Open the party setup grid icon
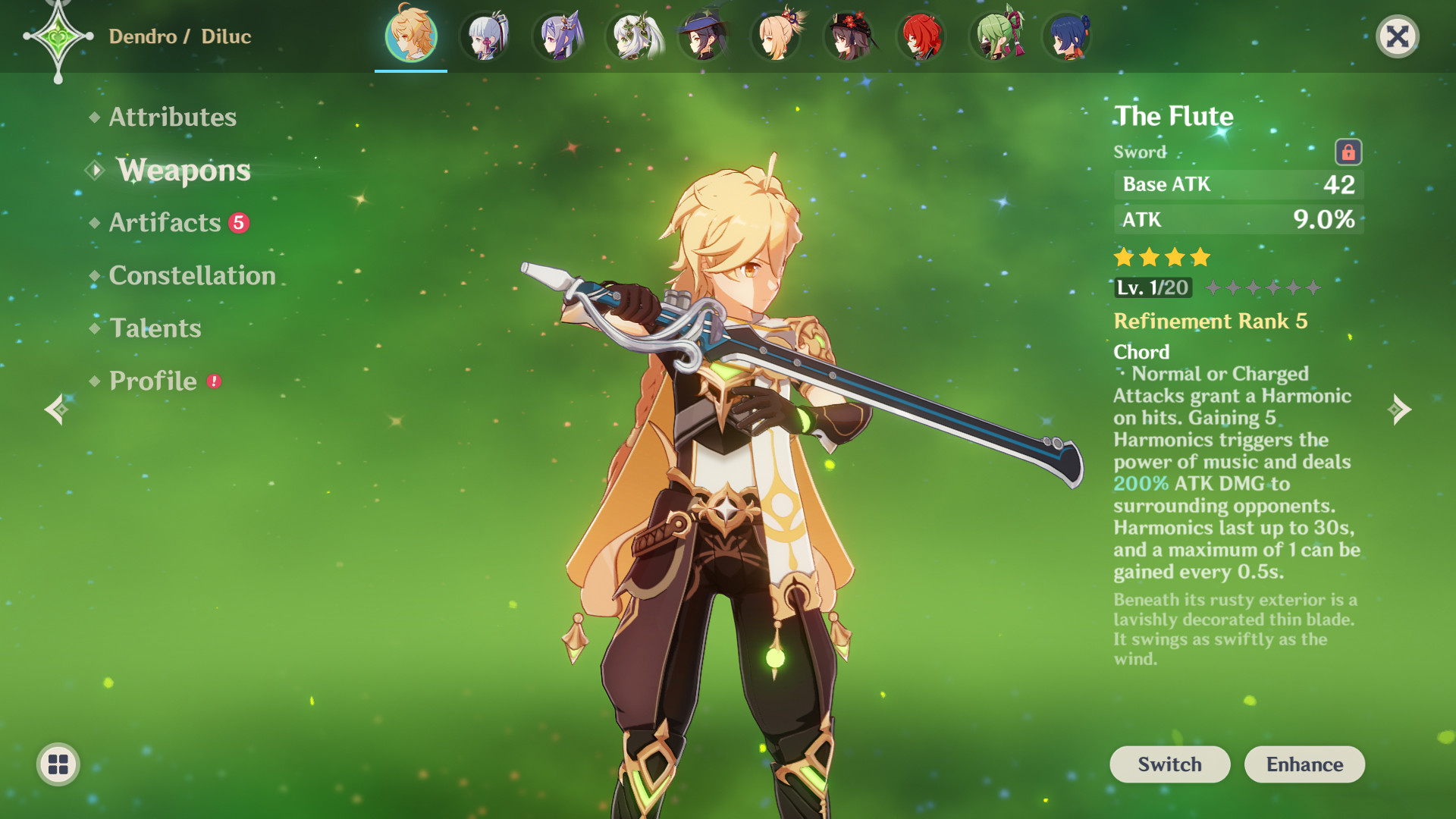Viewport: 1456px width, 819px height. coord(57,764)
